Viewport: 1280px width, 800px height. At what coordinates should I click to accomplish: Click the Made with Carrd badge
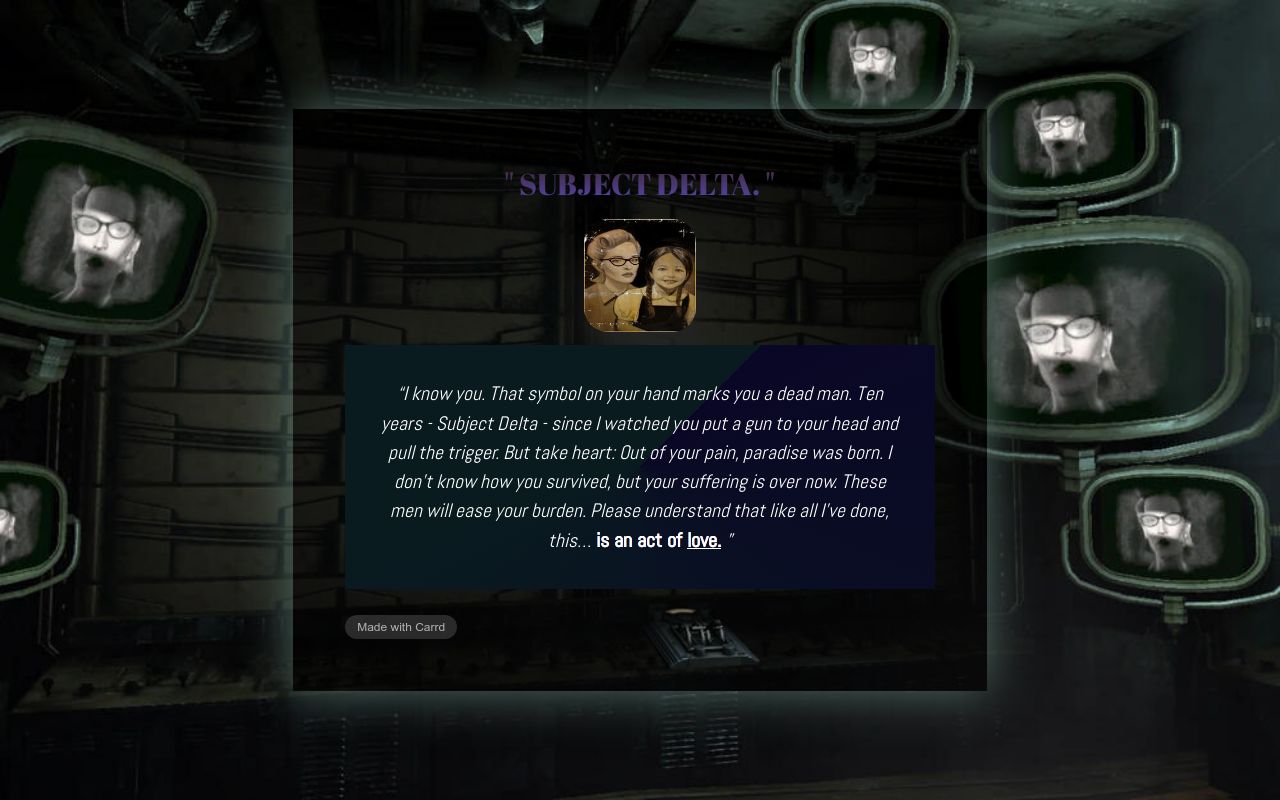400,627
